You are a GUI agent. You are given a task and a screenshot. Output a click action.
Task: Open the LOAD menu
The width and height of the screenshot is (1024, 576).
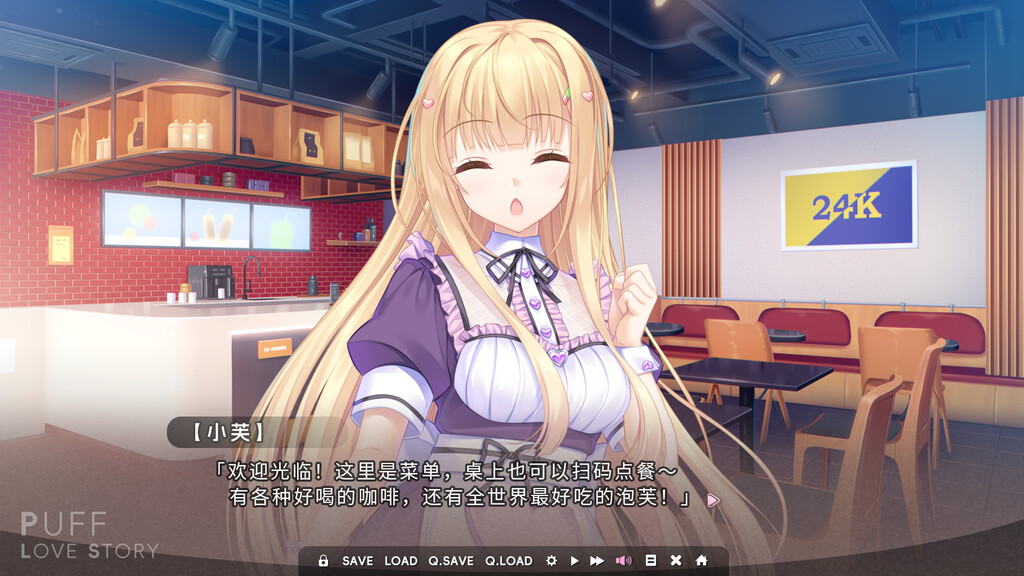[x=401, y=561]
